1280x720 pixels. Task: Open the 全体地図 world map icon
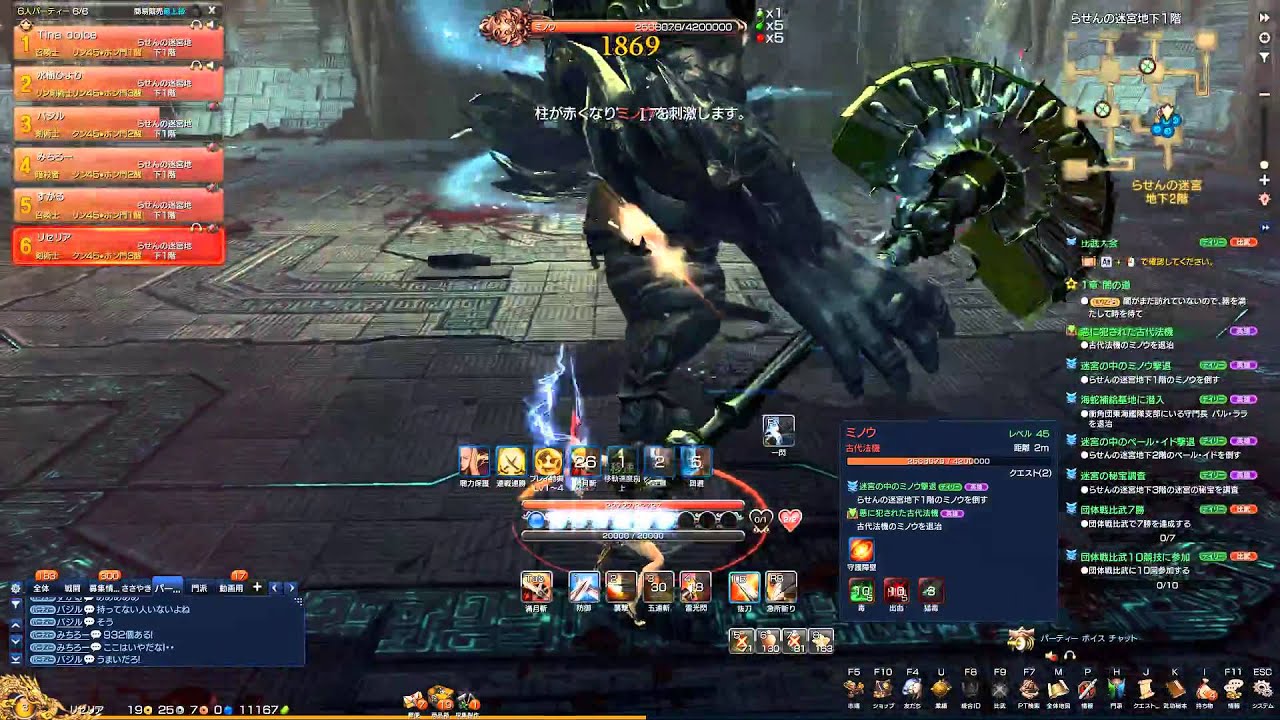tap(1058, 689)
